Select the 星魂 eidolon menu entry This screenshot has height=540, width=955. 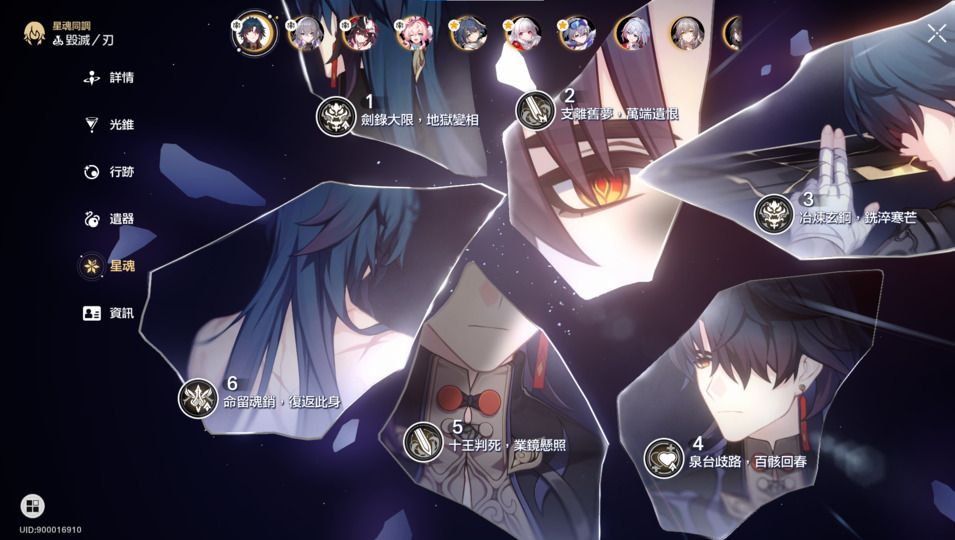point(110,266)
